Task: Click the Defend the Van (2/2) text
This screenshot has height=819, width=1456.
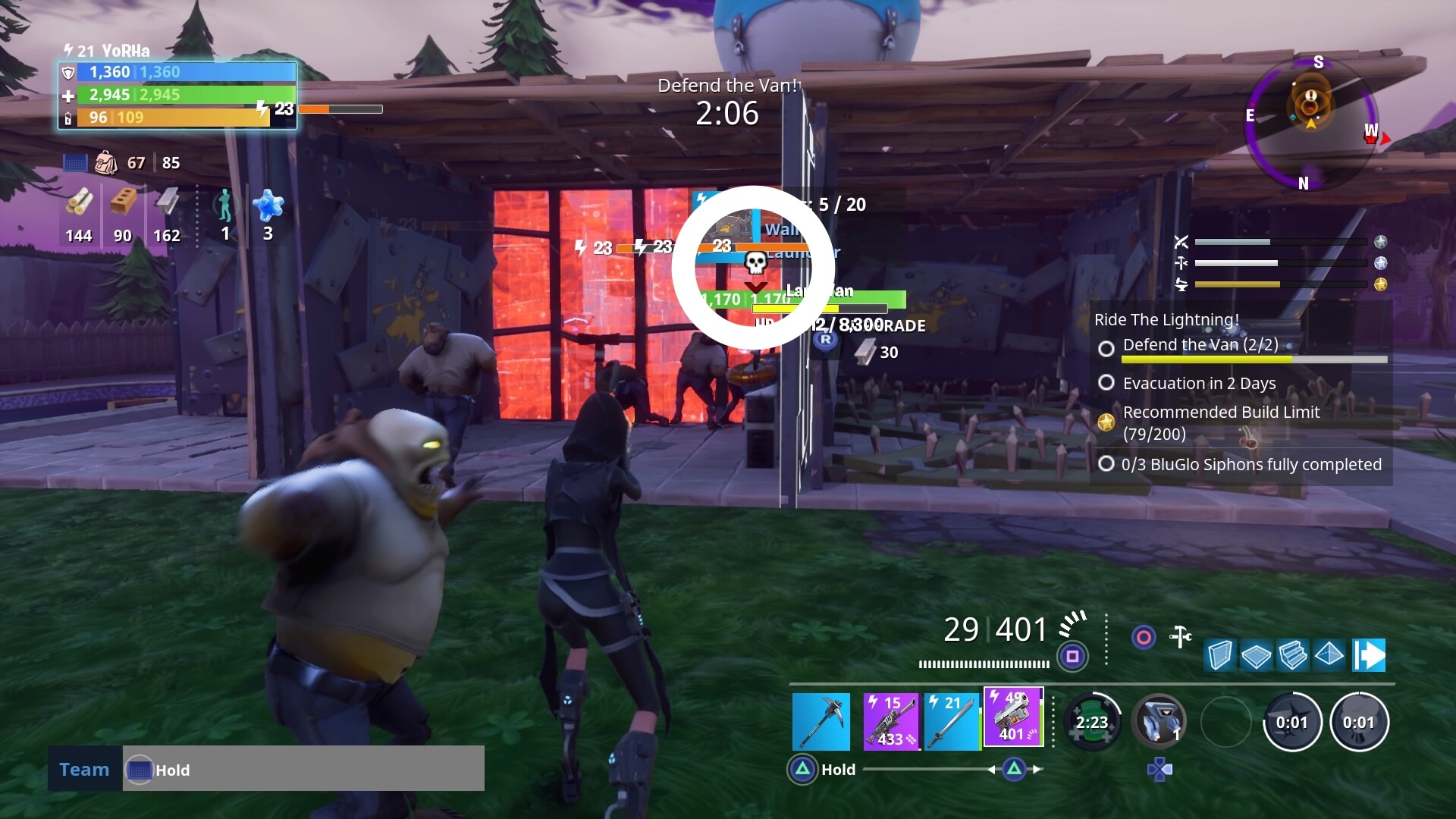Action: 1200,345
